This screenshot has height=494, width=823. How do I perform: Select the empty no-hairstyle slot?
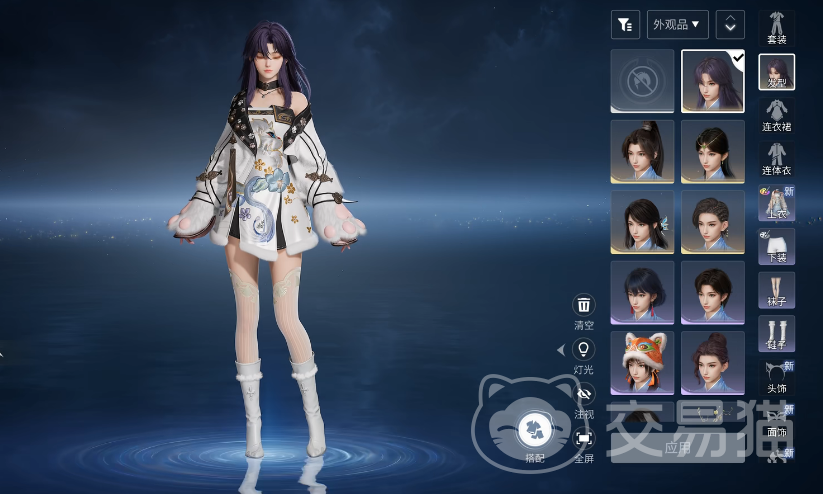pyautogui.click(x=642, y=81)
